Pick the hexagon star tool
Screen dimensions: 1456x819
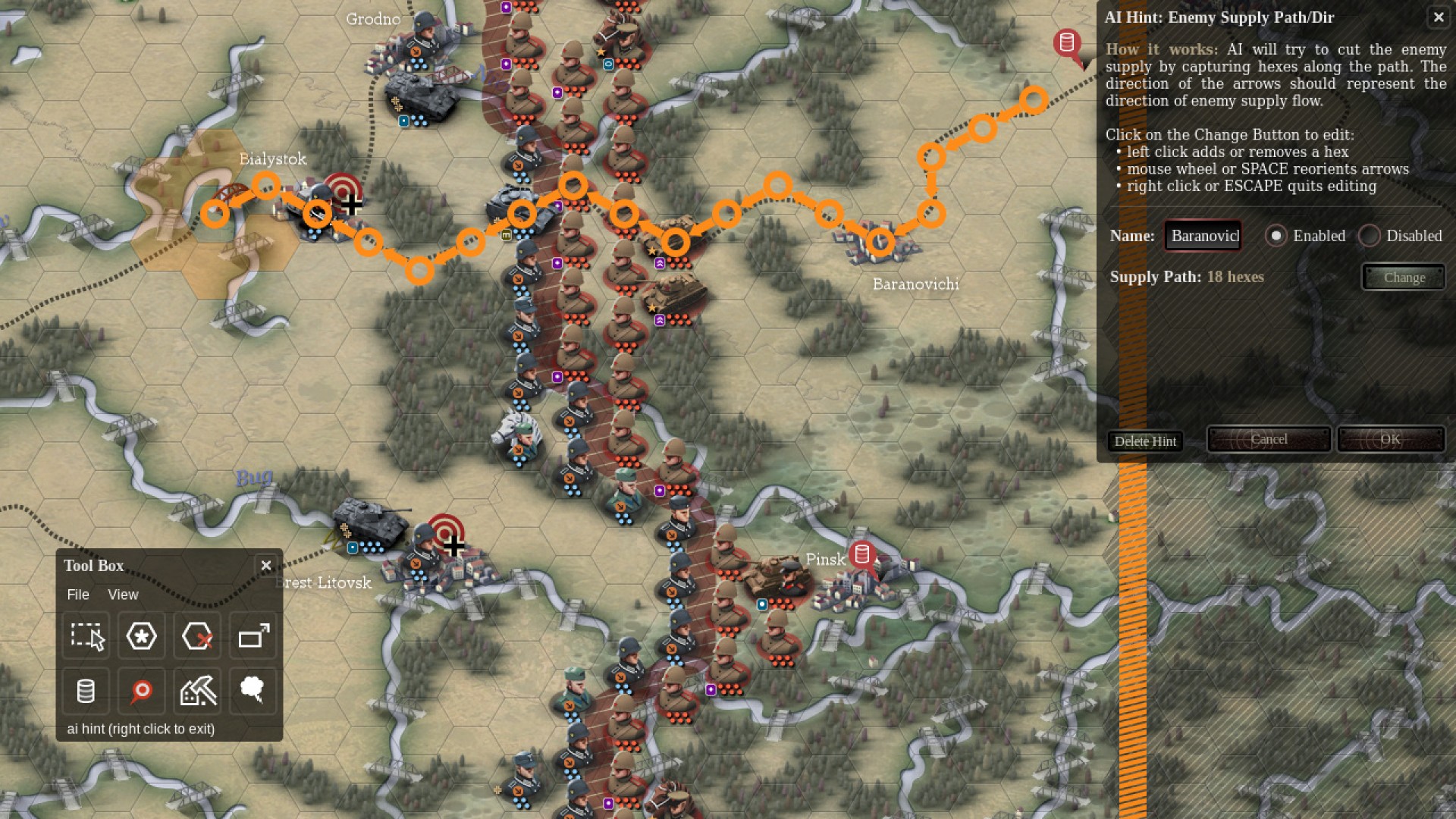142,636
